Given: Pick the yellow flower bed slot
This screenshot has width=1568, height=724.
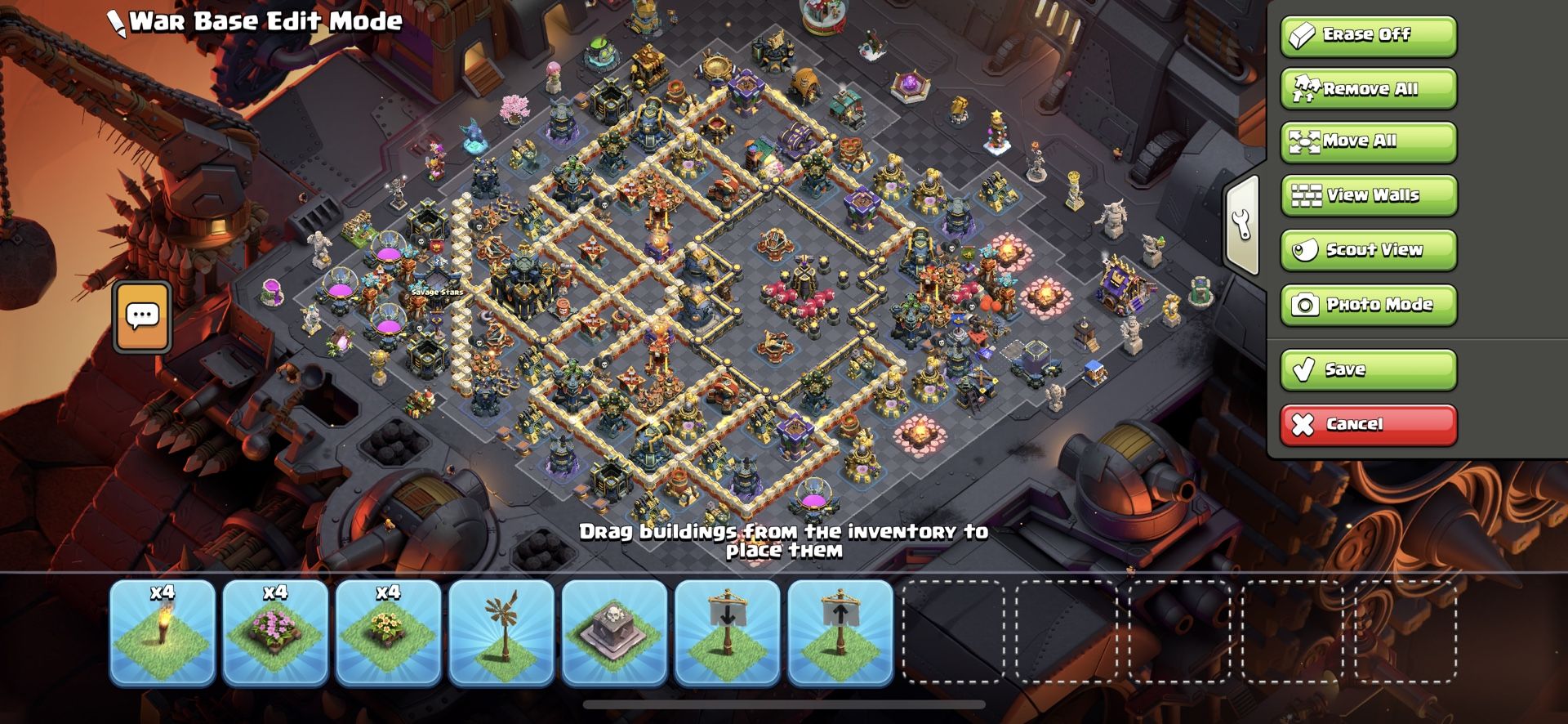Looking at the screenshot, I should tap(388, 632).
